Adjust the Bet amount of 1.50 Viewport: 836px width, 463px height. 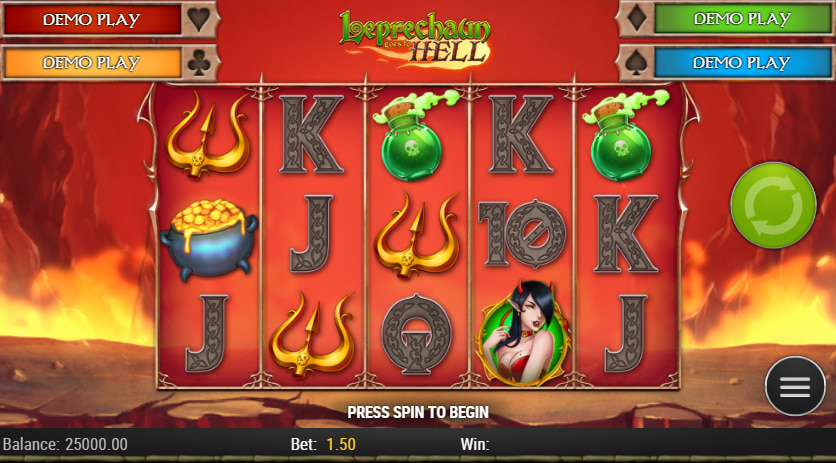(x=338, y=443)
